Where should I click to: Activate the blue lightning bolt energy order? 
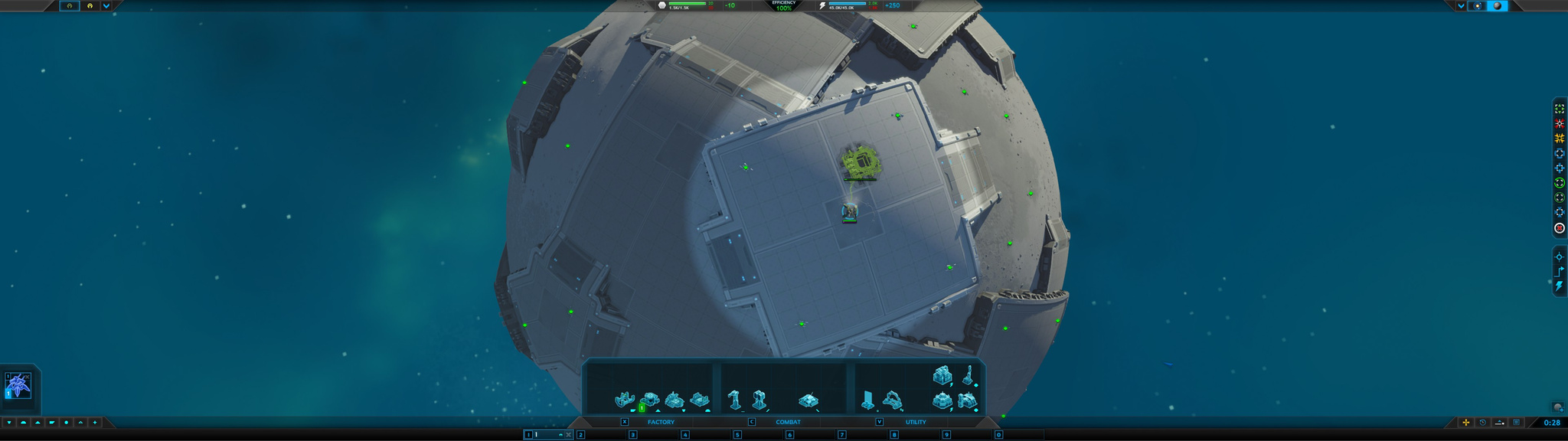(1559, 286)
